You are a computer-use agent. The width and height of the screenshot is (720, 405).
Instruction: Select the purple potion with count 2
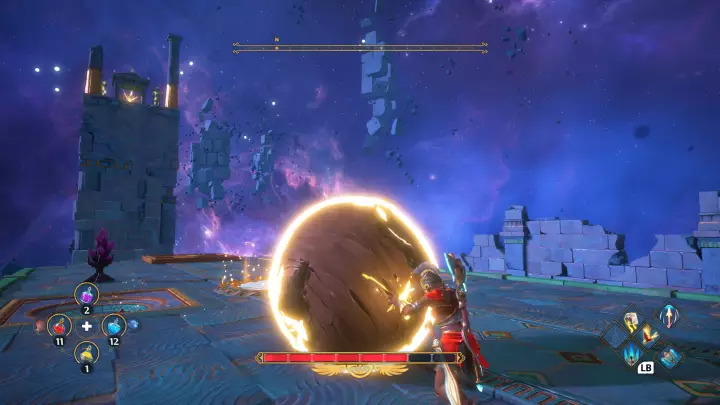click(x=86, y=294)
